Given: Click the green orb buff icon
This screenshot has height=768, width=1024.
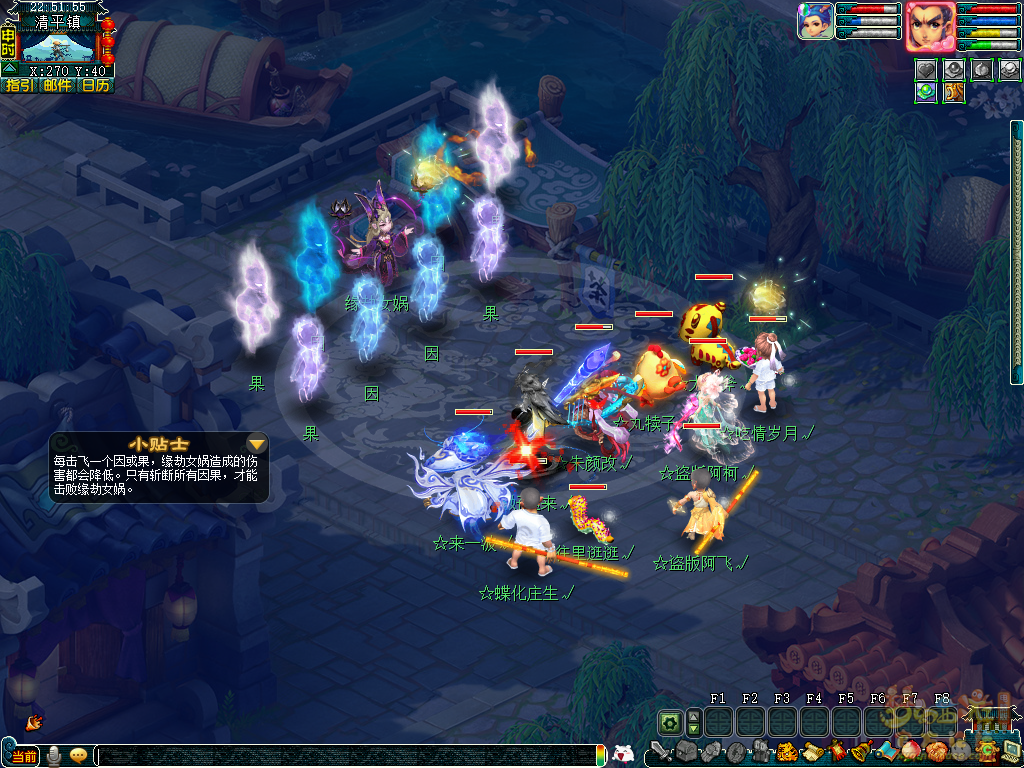Looking at the screenshot, I should point(925,92).
